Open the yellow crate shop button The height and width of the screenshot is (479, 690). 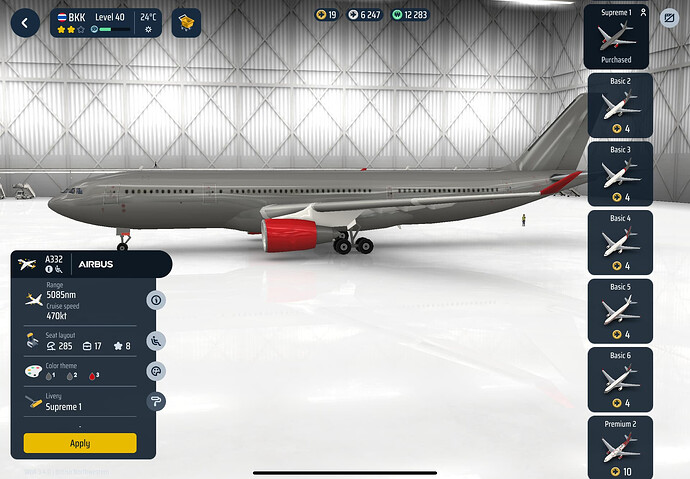(x=186, y=22)
